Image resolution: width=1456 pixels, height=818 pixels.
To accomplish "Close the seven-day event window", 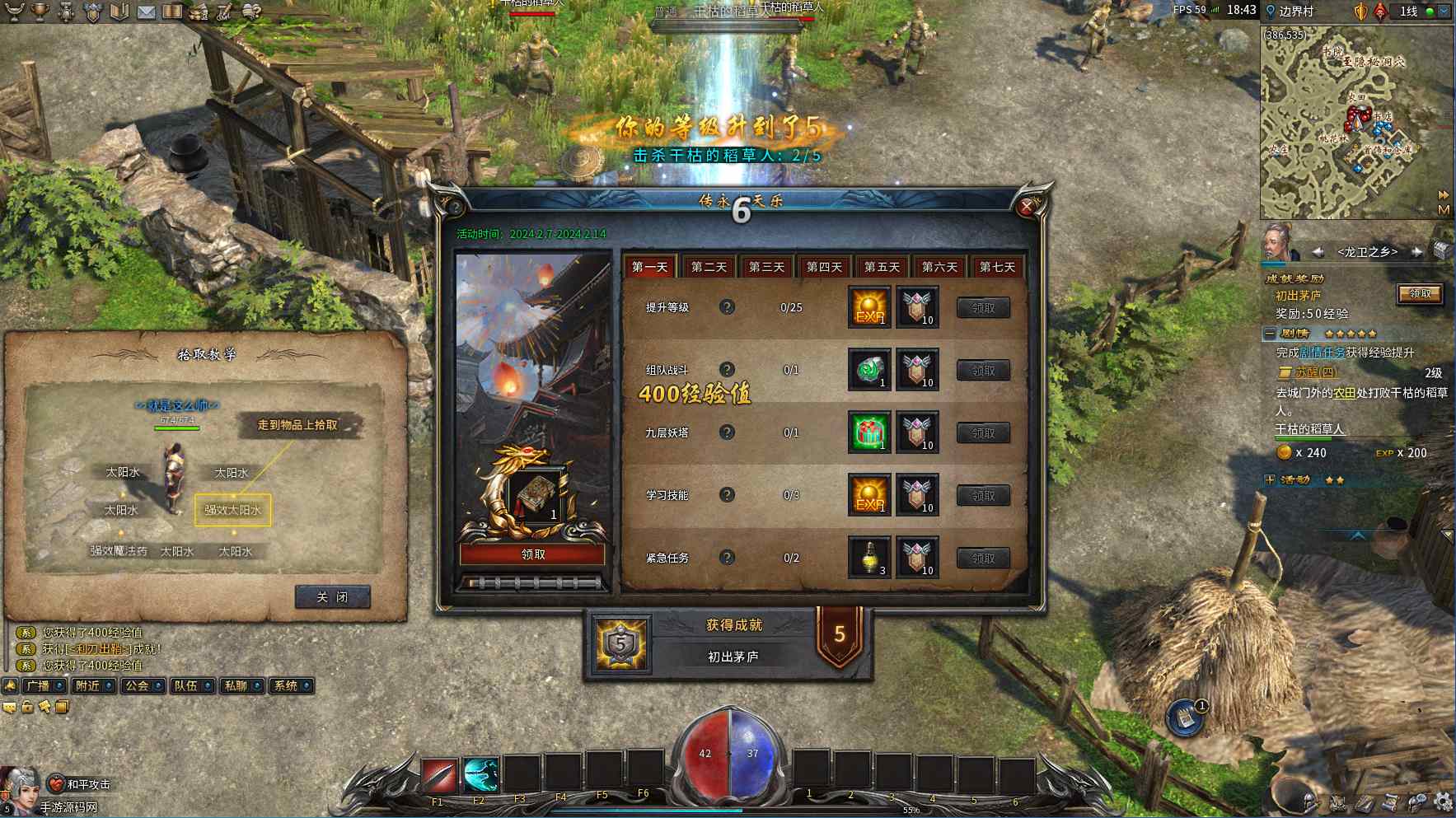I will pyautogui.click(x=1026, y=208).
